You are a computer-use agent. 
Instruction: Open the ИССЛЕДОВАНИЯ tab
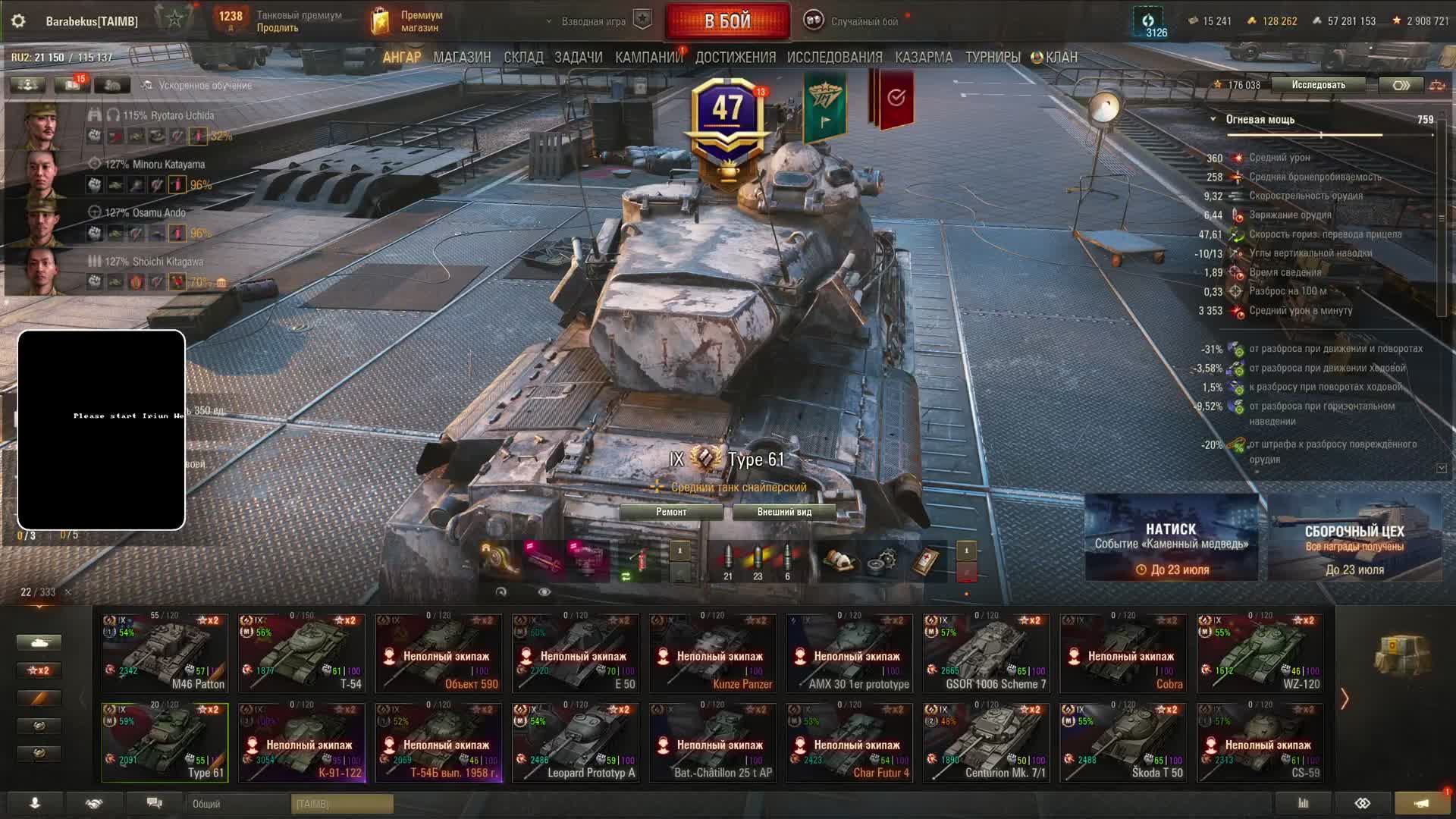tap(834, 58)
